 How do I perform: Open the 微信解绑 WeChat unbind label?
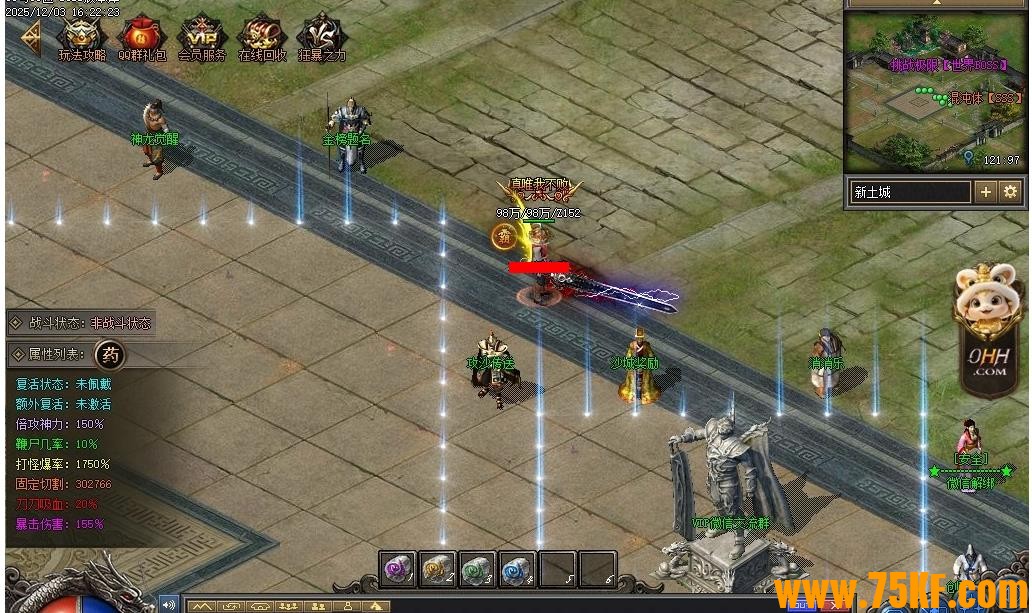point(970,483)
